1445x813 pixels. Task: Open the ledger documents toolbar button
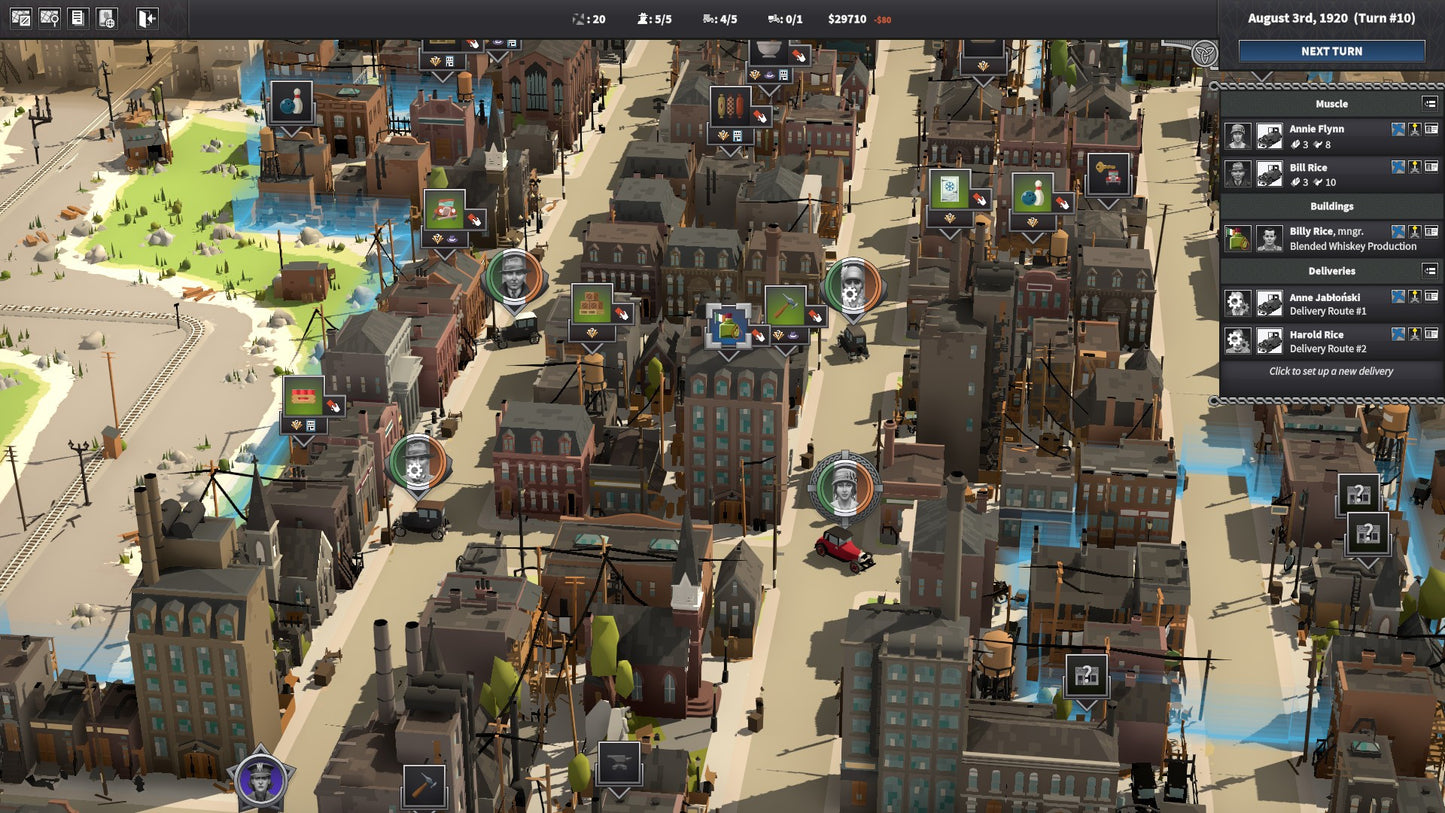(78, 18)
